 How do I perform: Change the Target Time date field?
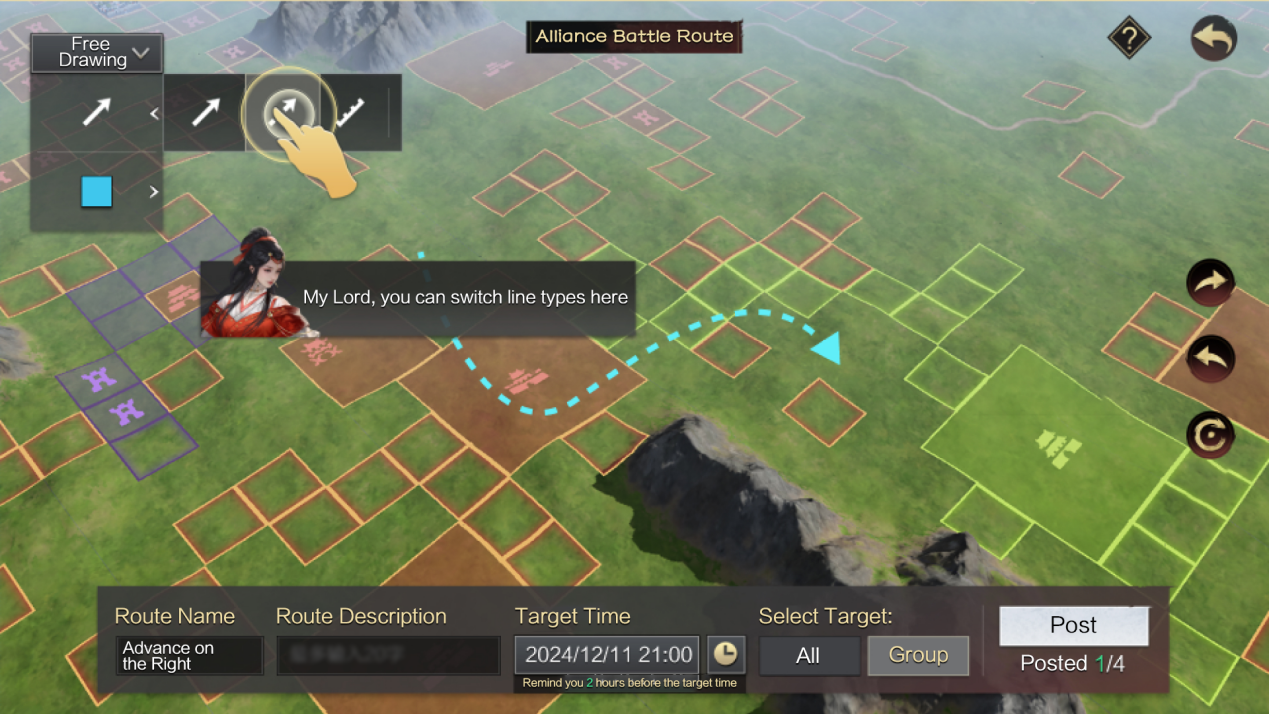click(607, 655)
